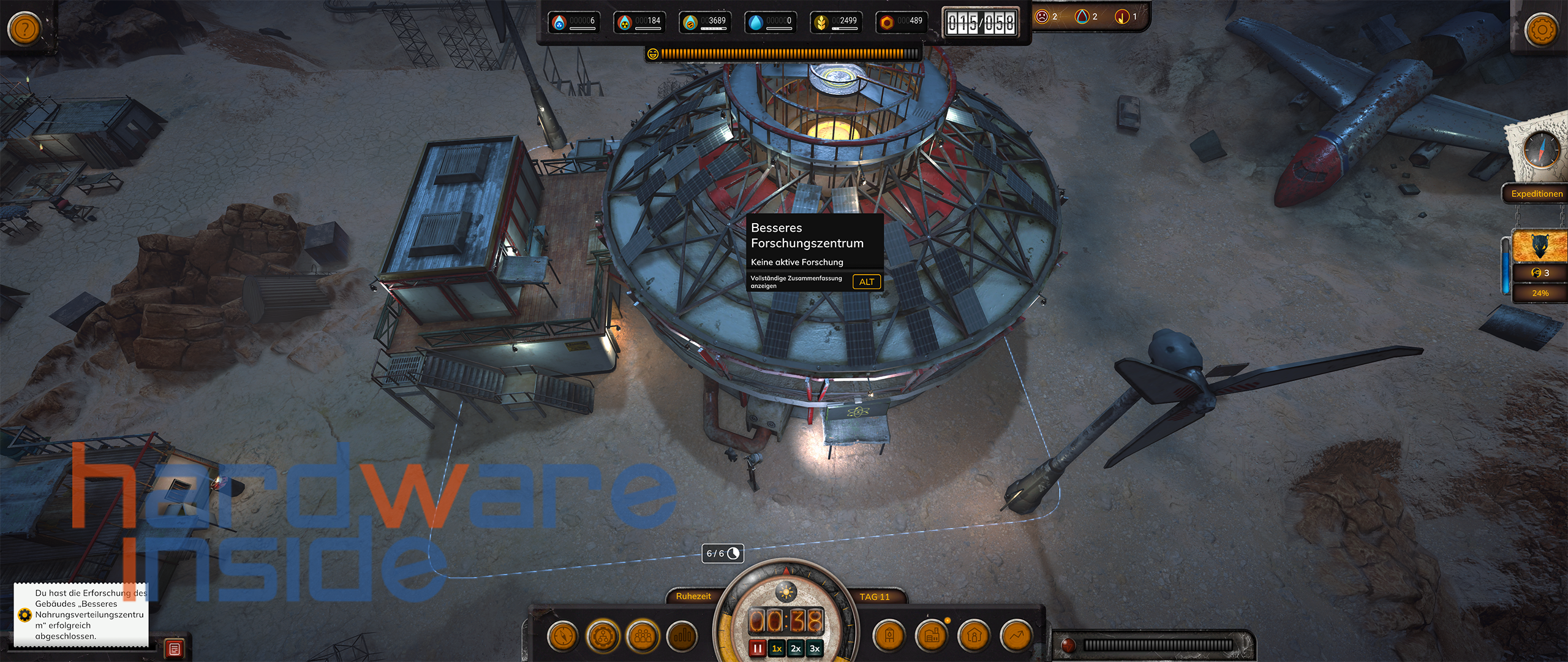Open the Expeditionen panel
This screenshot has width=1568, height=662.
[1536, 194]
